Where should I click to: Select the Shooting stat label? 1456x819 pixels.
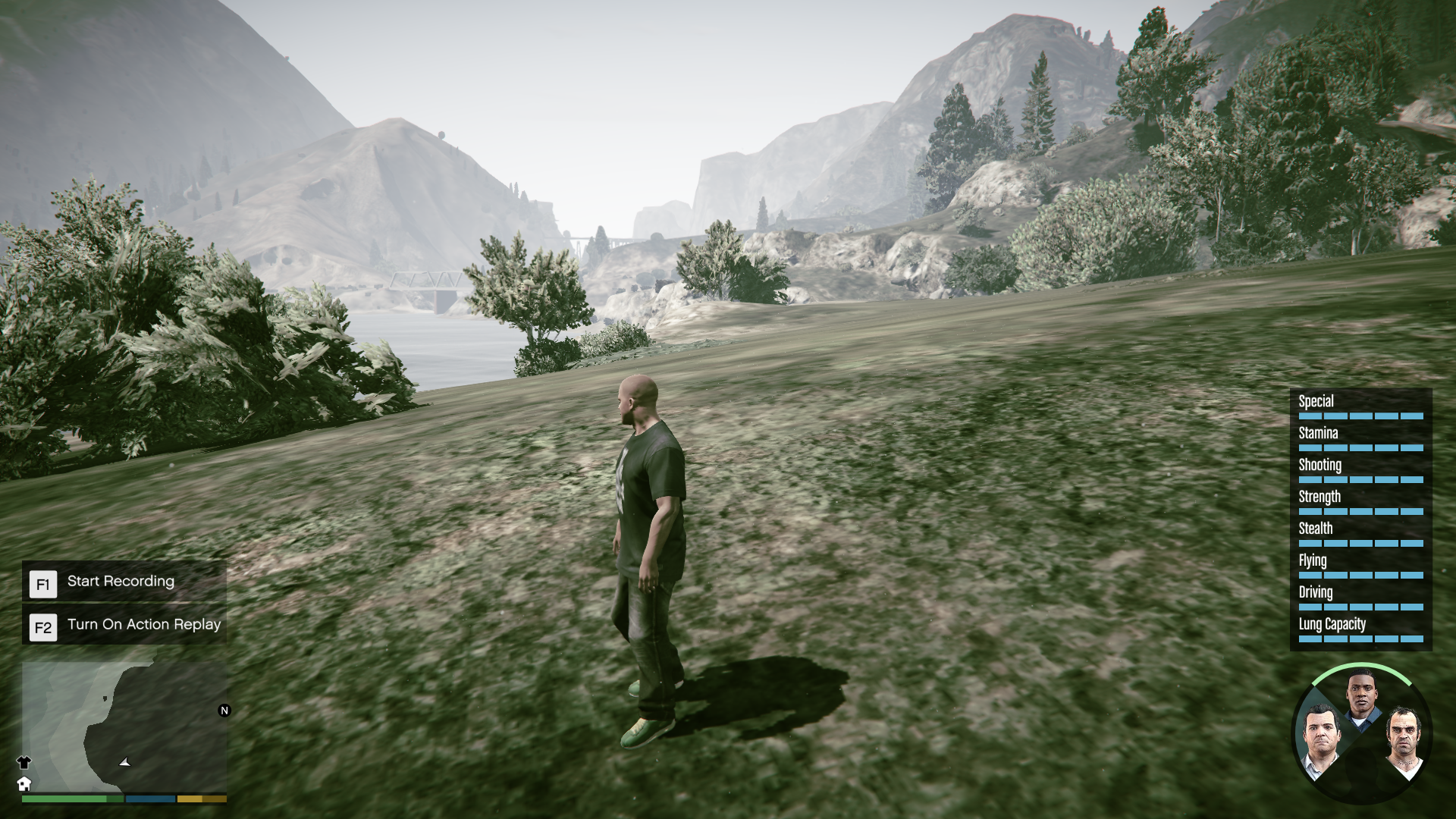click(1319, 465)
